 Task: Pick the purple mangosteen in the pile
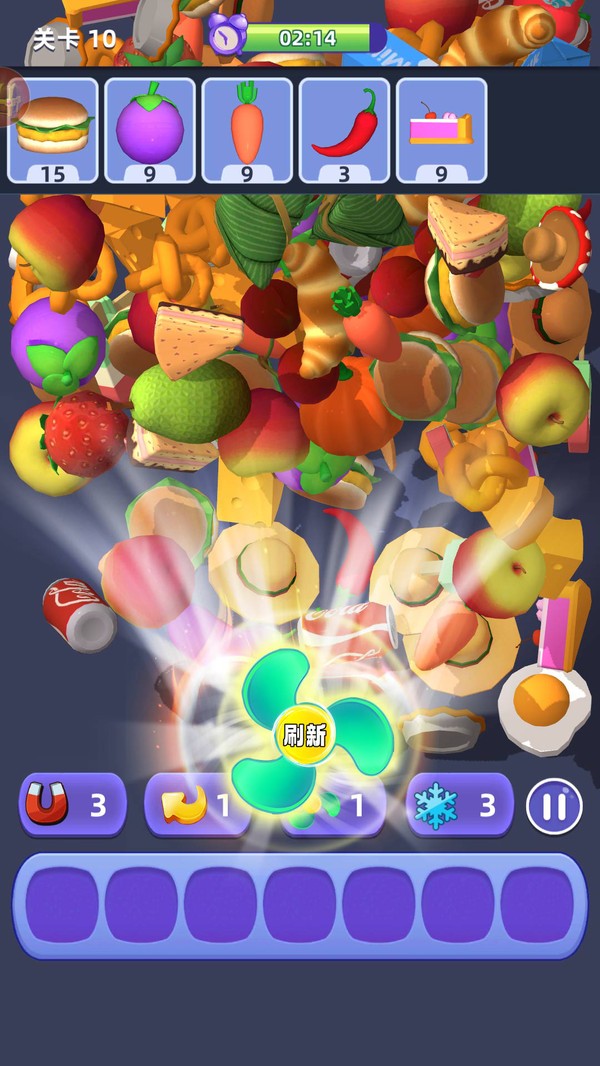57,341
